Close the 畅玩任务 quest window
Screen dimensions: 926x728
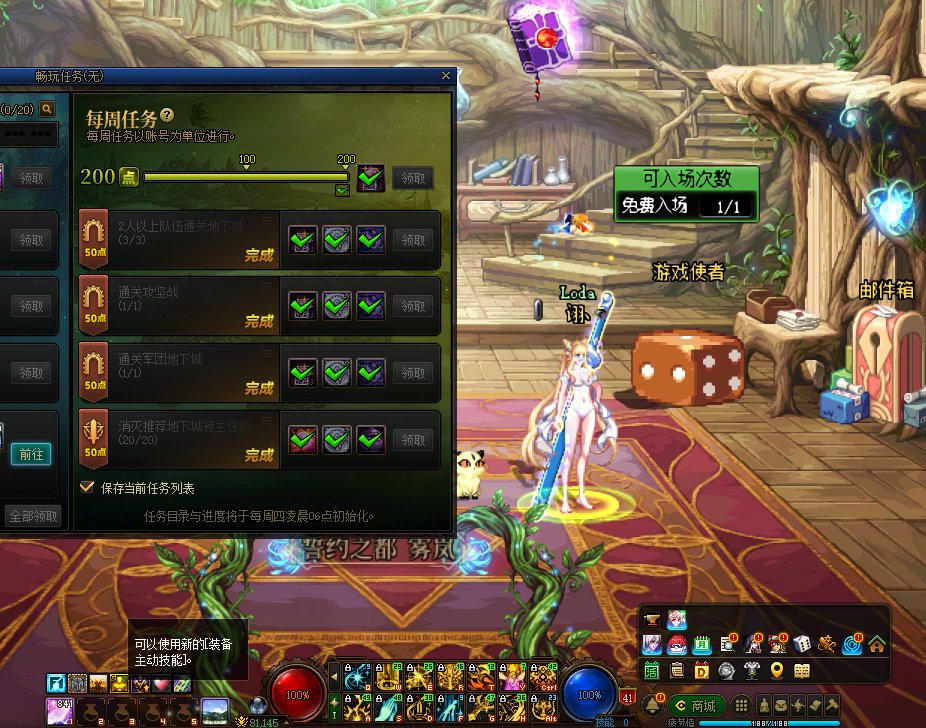click(x=446, y=75)
